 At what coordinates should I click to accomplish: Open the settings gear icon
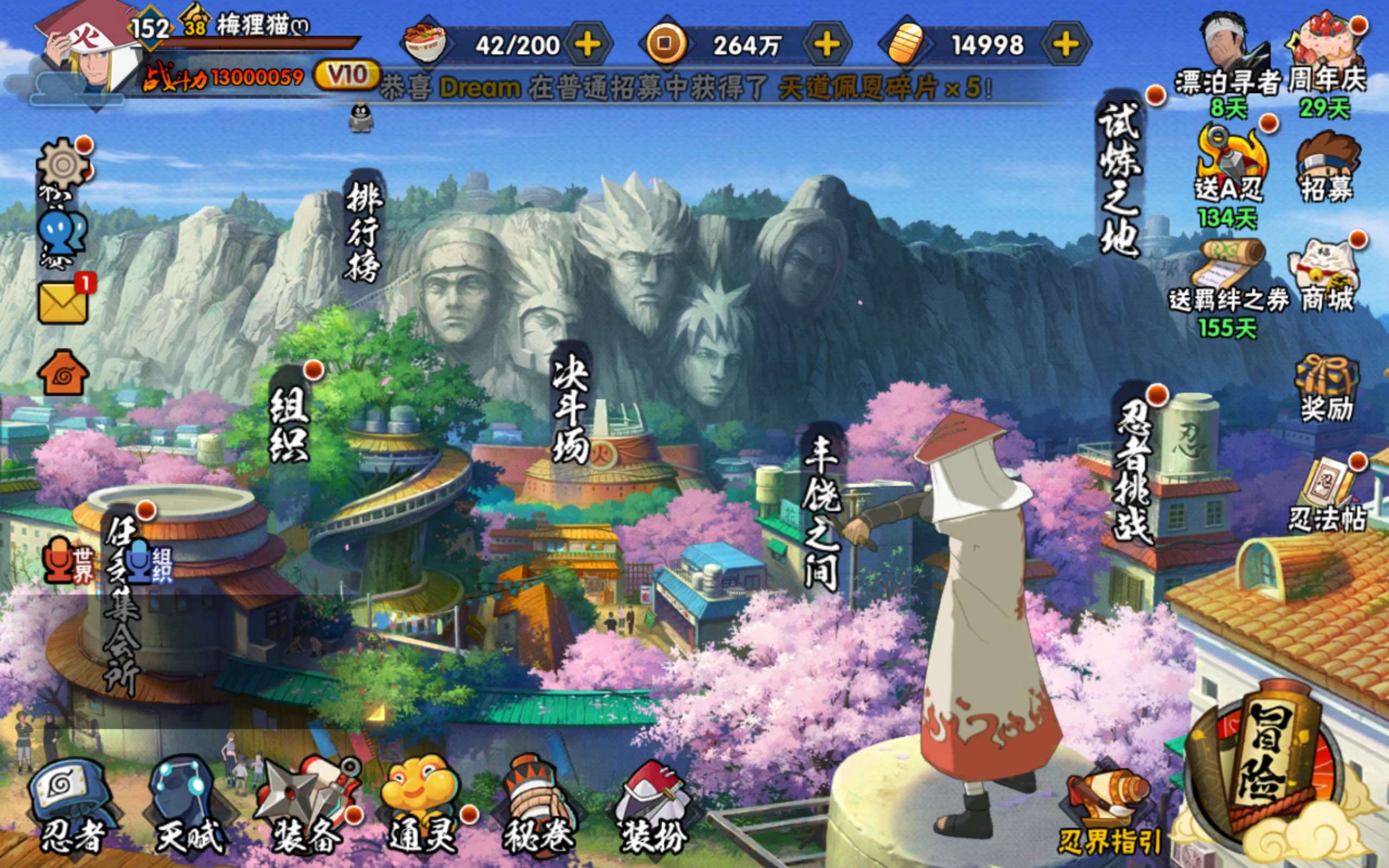click(x=62, y=165)
